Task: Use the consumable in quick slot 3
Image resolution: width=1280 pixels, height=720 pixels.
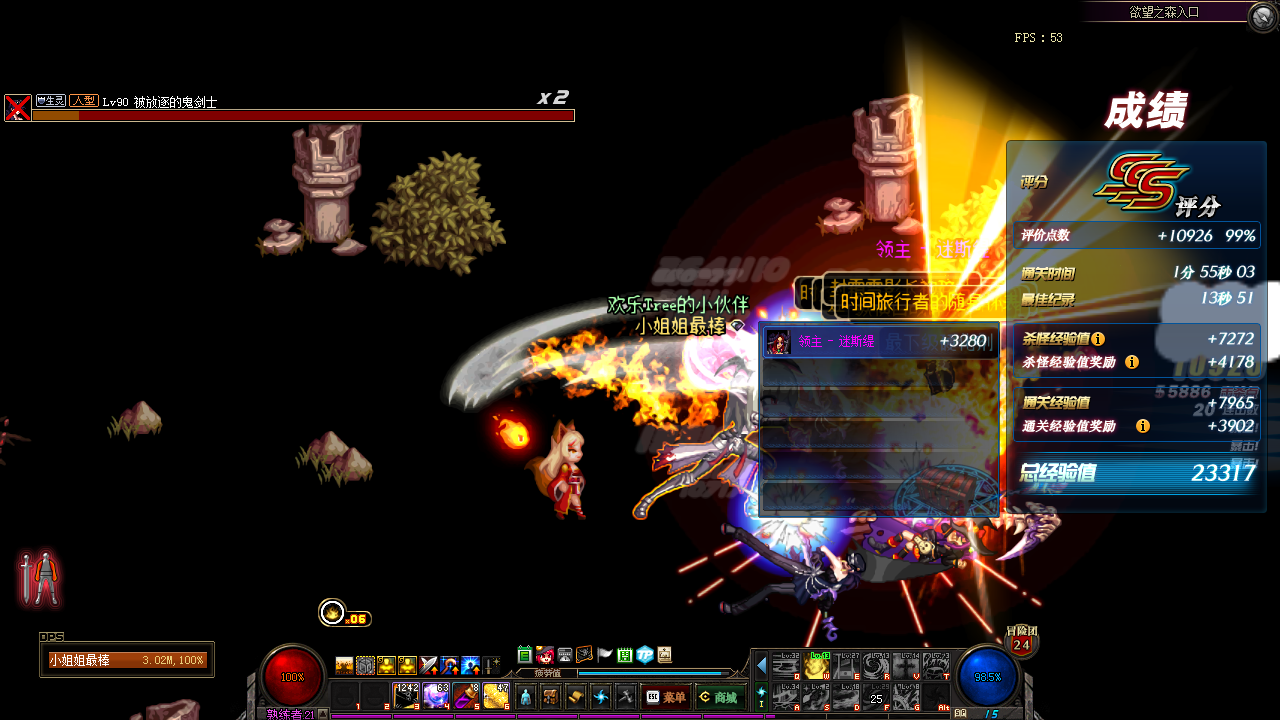Action: click(407, 696)
